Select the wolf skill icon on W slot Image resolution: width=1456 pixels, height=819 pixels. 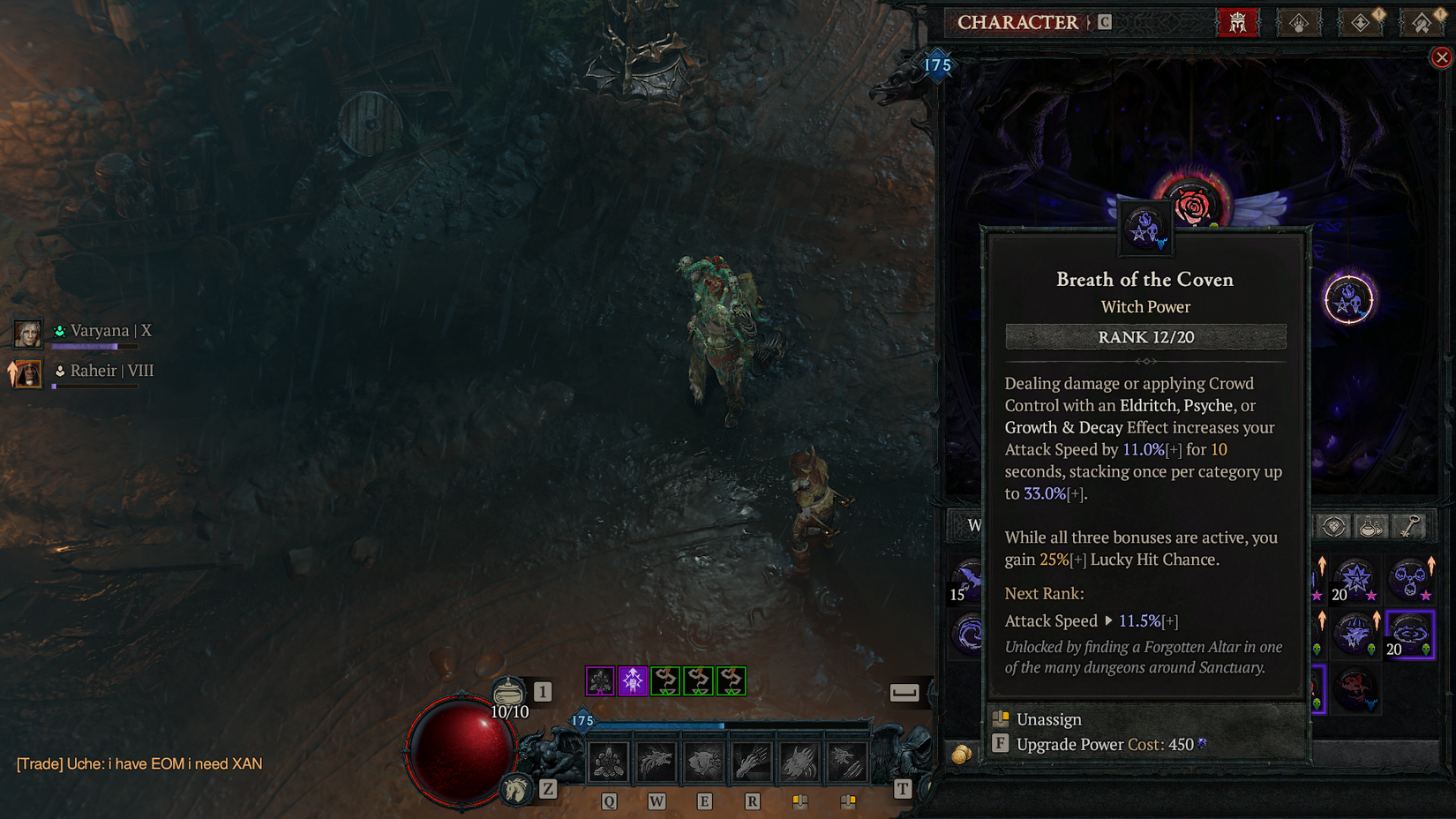click(656, 761)
